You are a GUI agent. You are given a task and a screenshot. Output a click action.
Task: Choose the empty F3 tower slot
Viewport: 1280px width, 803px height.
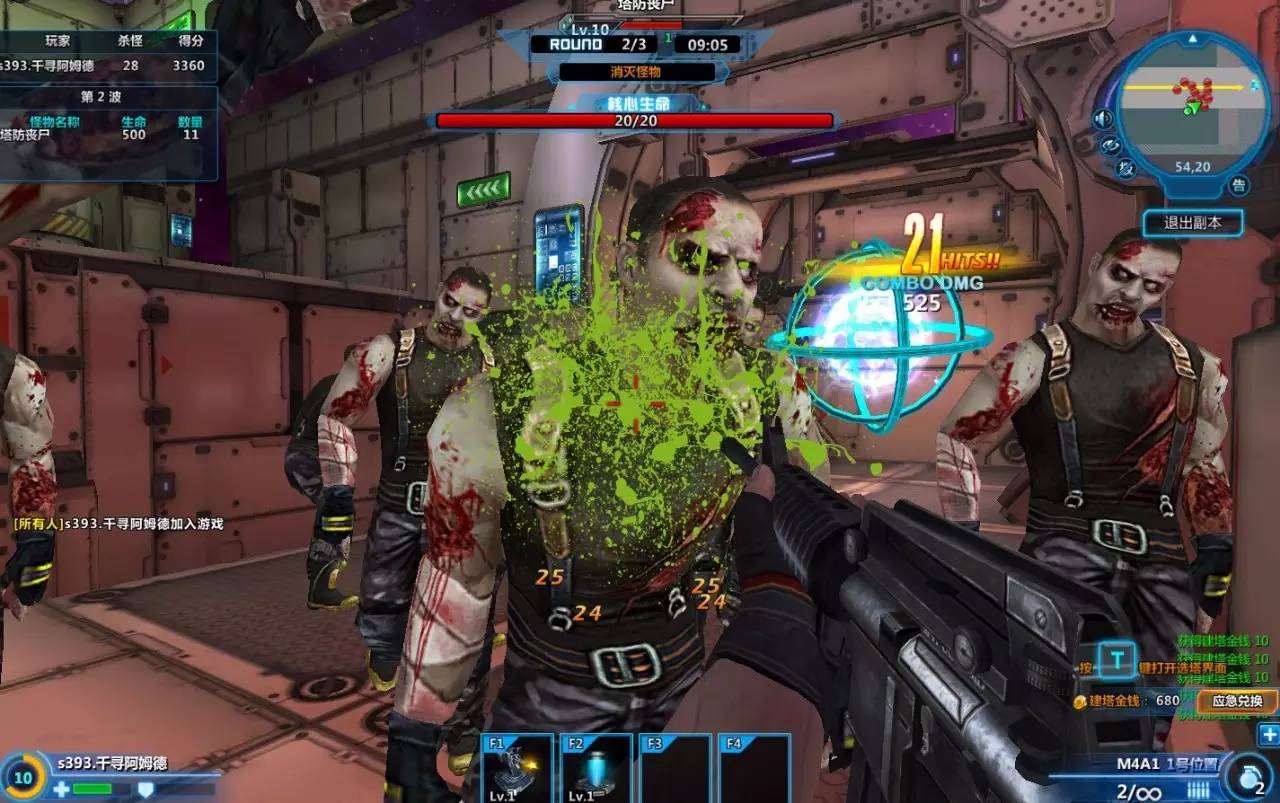[x=675, y=770]
